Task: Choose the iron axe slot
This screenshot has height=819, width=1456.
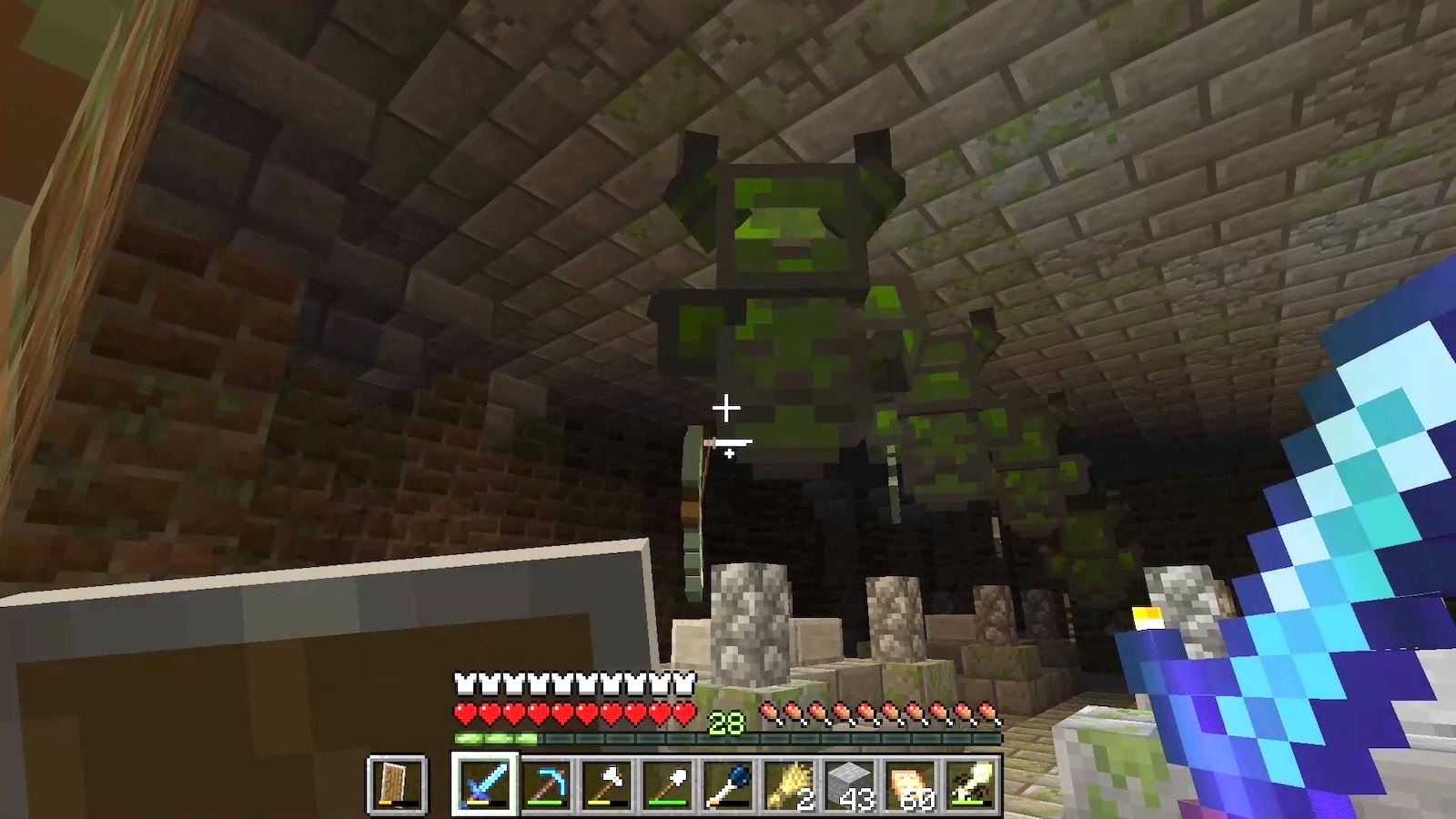Action: pos(607,784)
